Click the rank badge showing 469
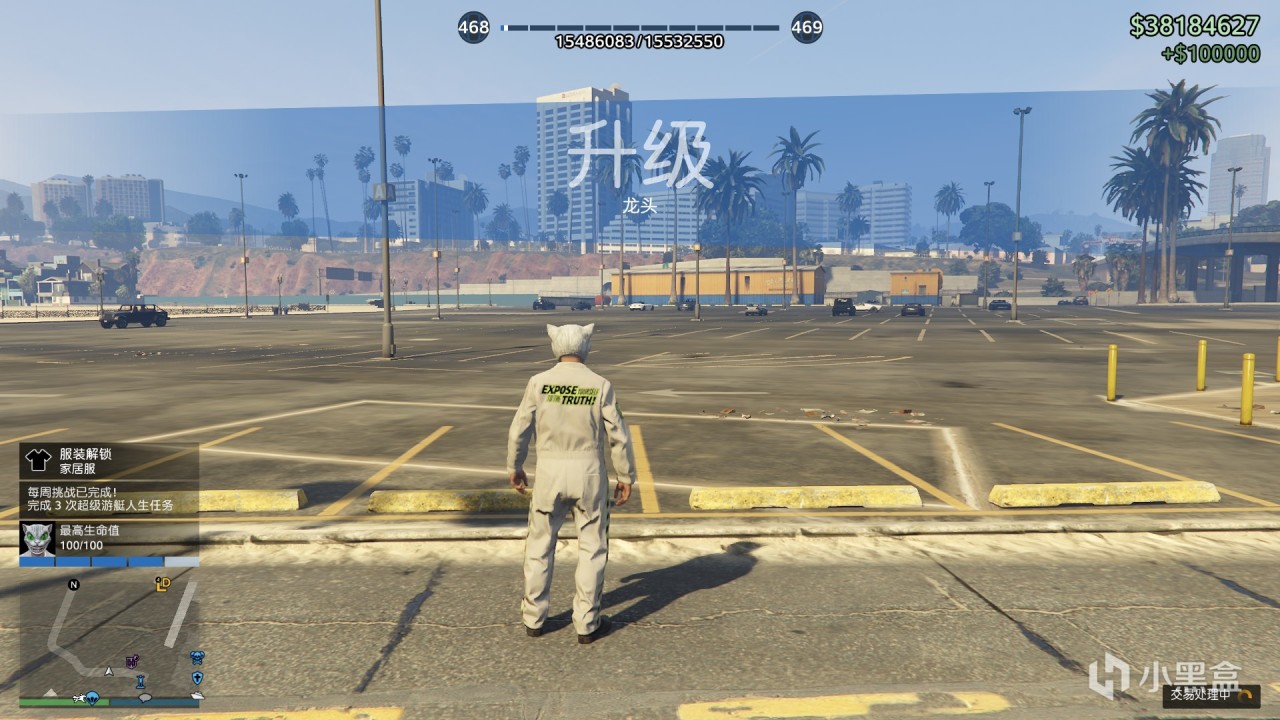1280x720 pixels. click(x=805, y=25)
